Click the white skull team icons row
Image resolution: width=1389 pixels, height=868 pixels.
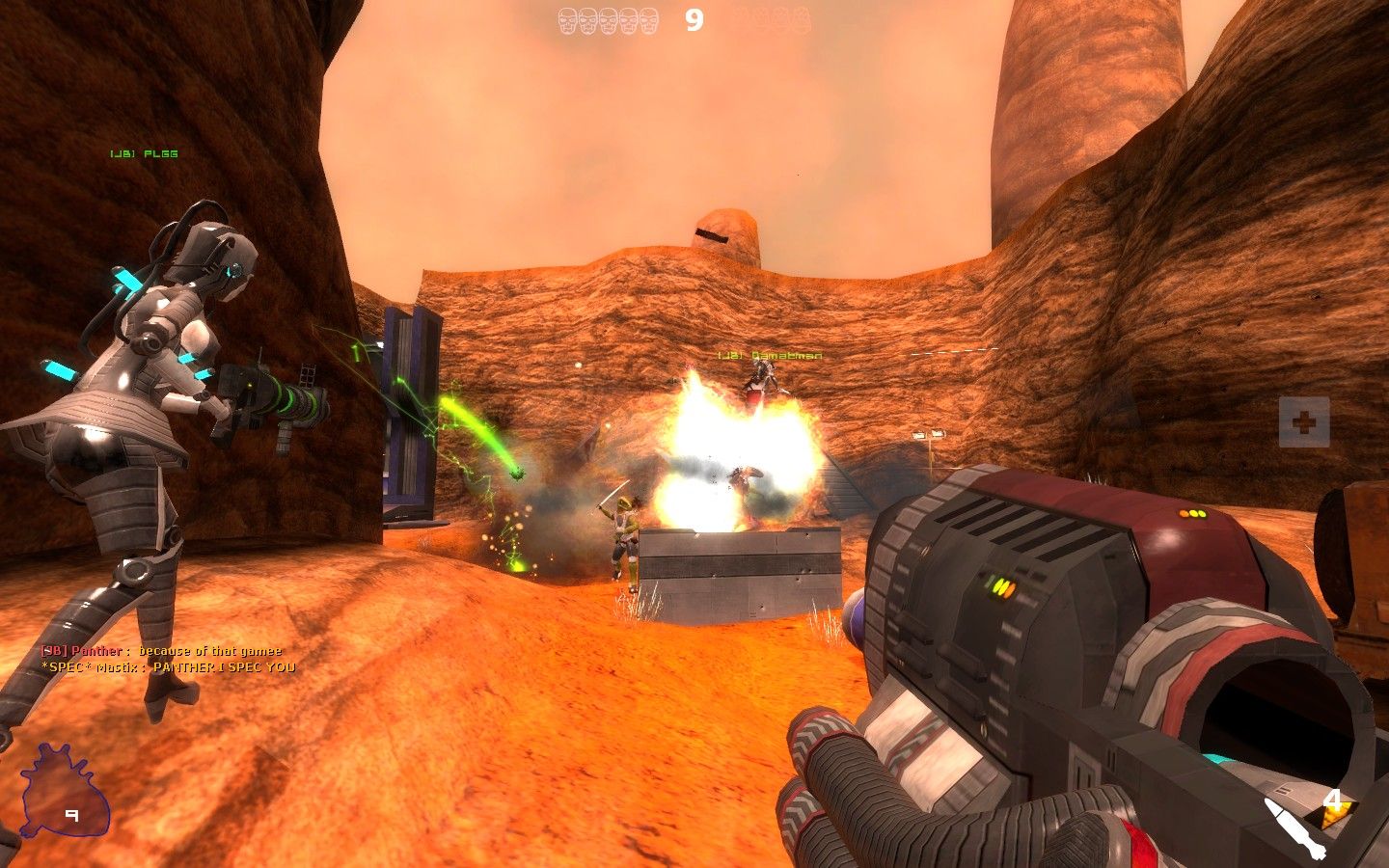[609, 20]
